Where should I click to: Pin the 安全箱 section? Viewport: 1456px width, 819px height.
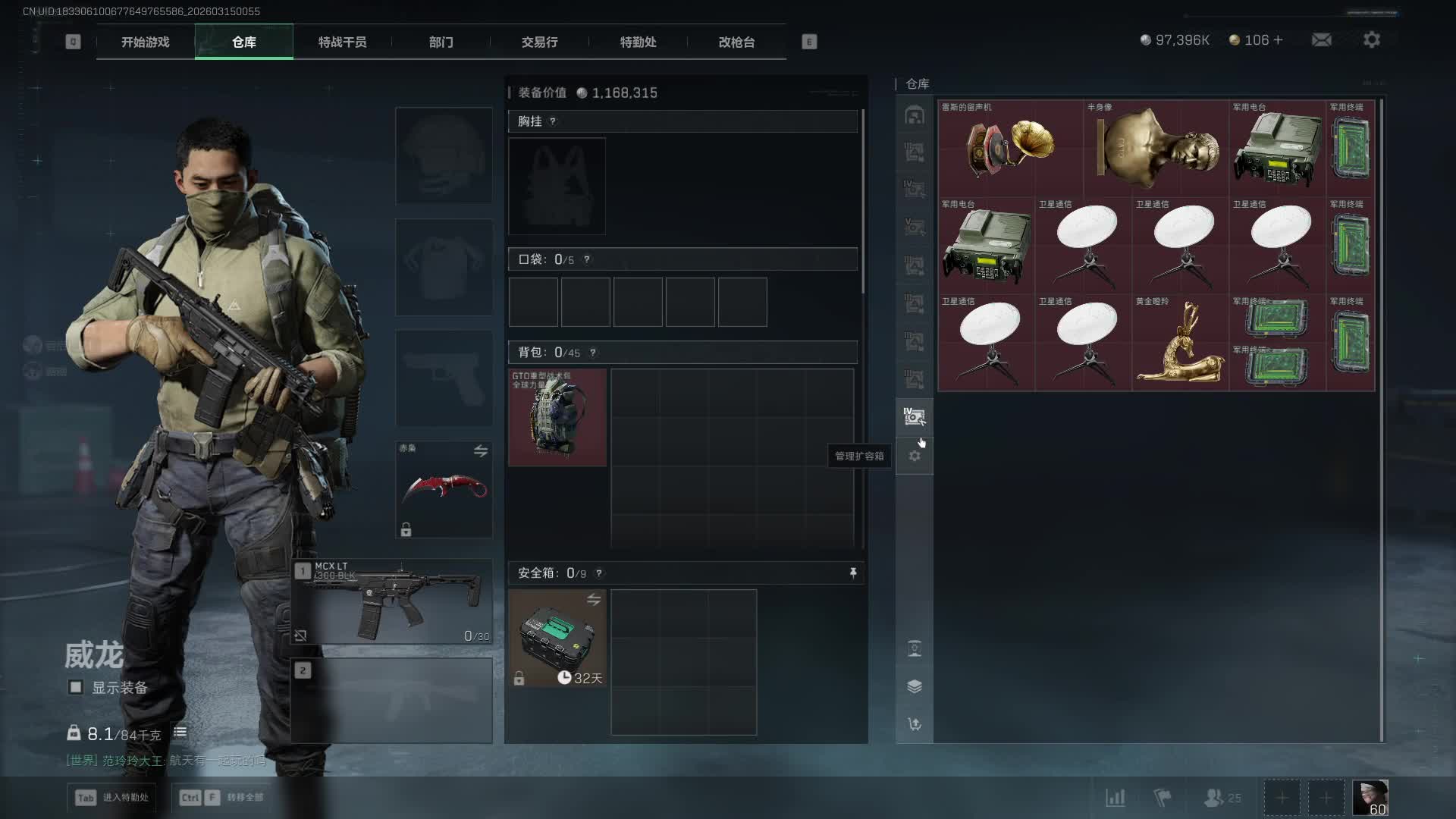coord(853,573)
